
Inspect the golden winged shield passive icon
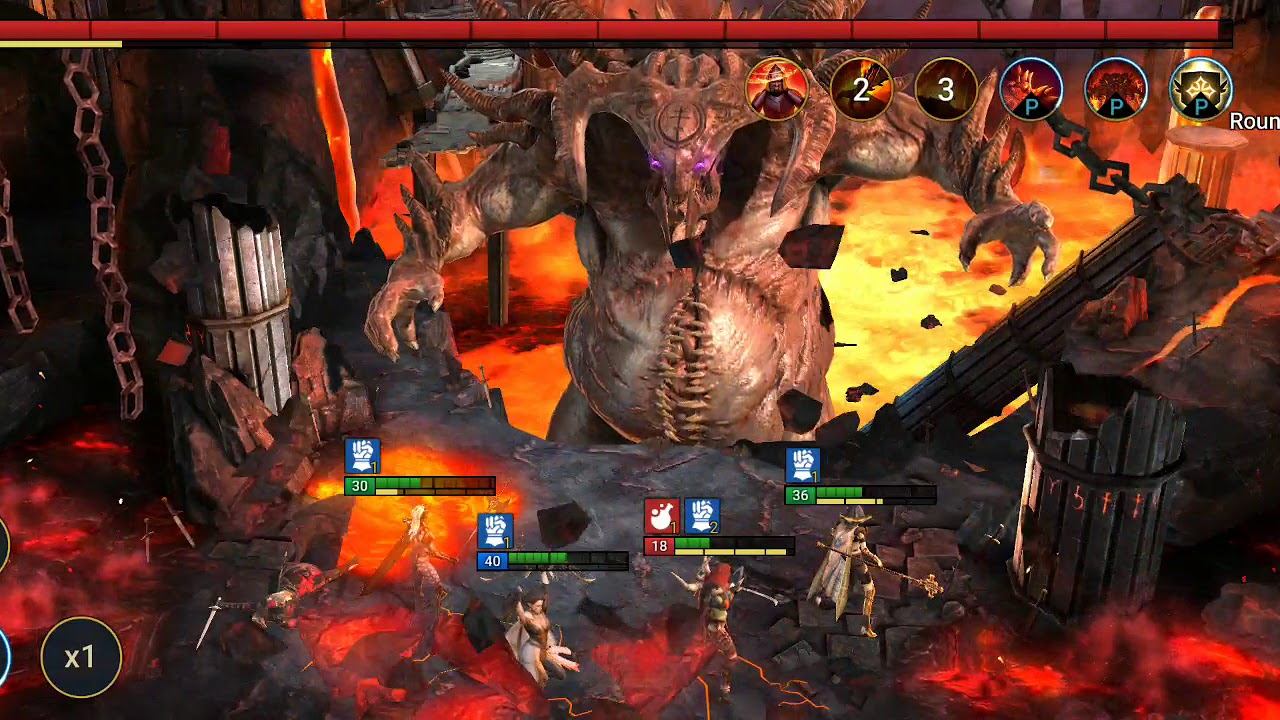tap(1200, 90)
